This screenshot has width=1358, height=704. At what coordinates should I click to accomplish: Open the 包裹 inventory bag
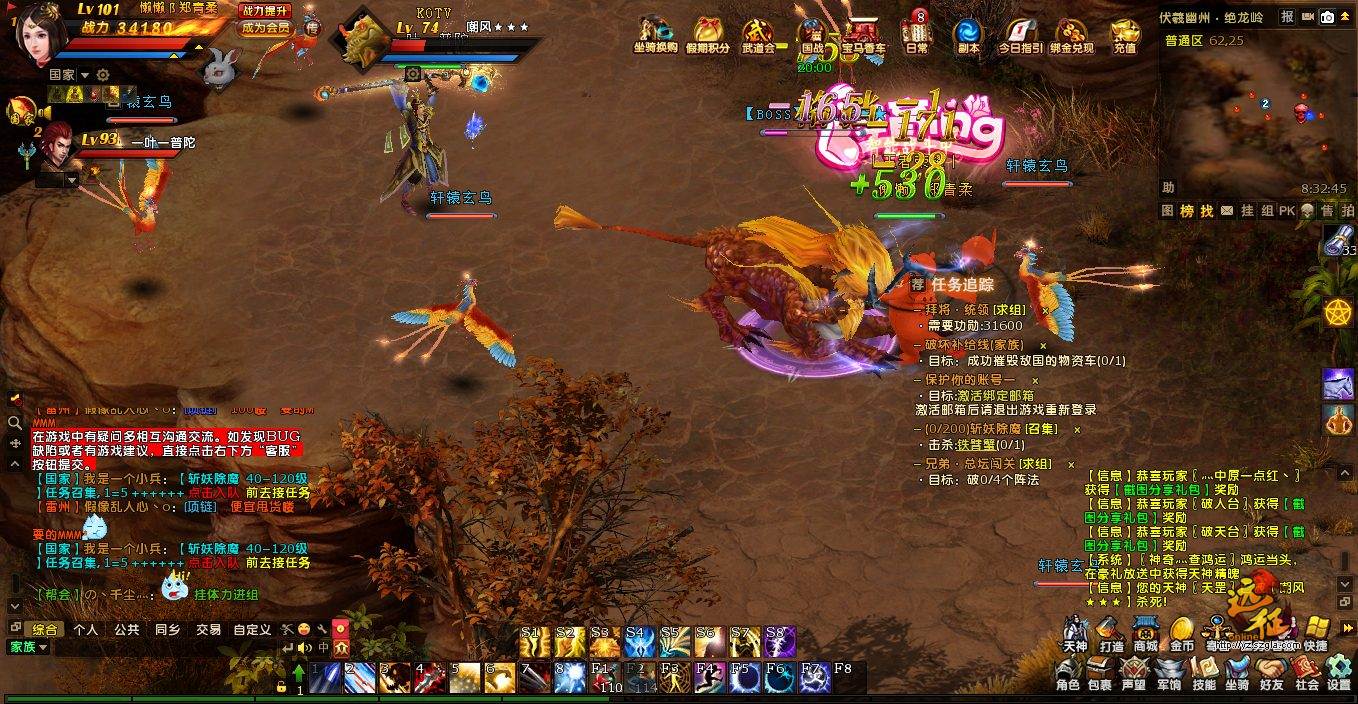pyautogui.click(x=1100, y=673)
